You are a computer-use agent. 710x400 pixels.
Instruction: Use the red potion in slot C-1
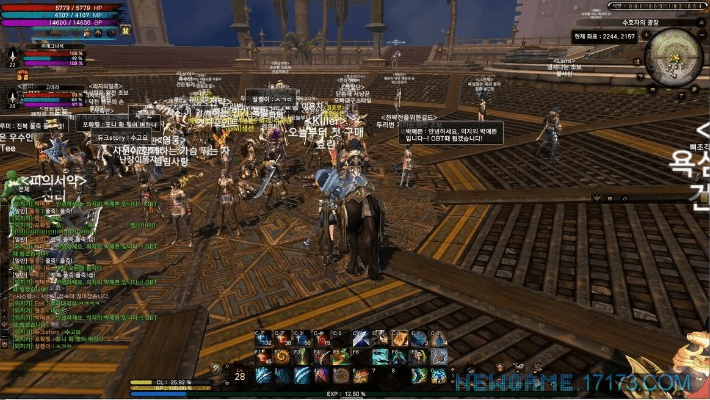pyautogui.click(x=263, y=338)
